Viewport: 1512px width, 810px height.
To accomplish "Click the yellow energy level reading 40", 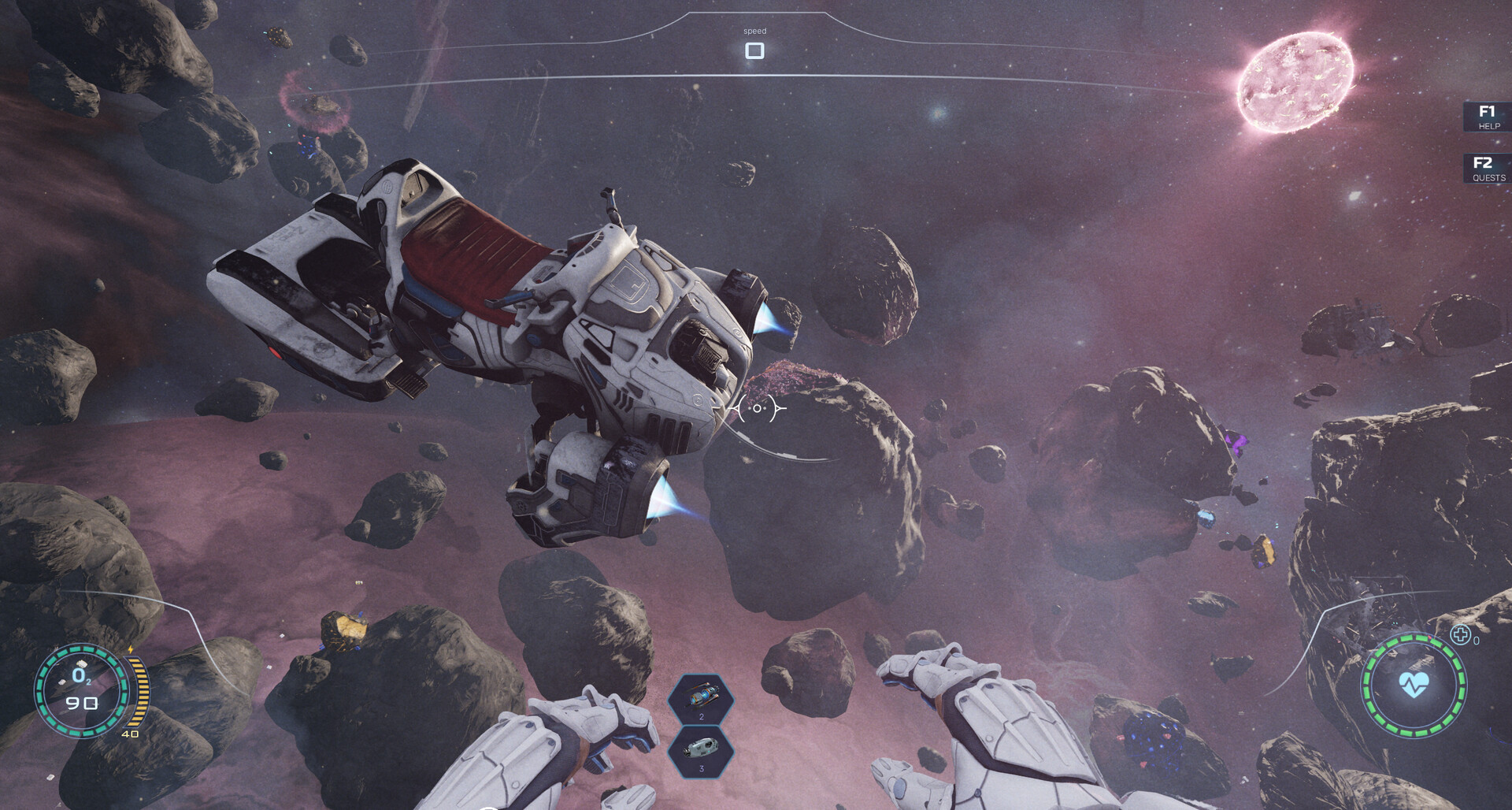I will click(130, 733).
